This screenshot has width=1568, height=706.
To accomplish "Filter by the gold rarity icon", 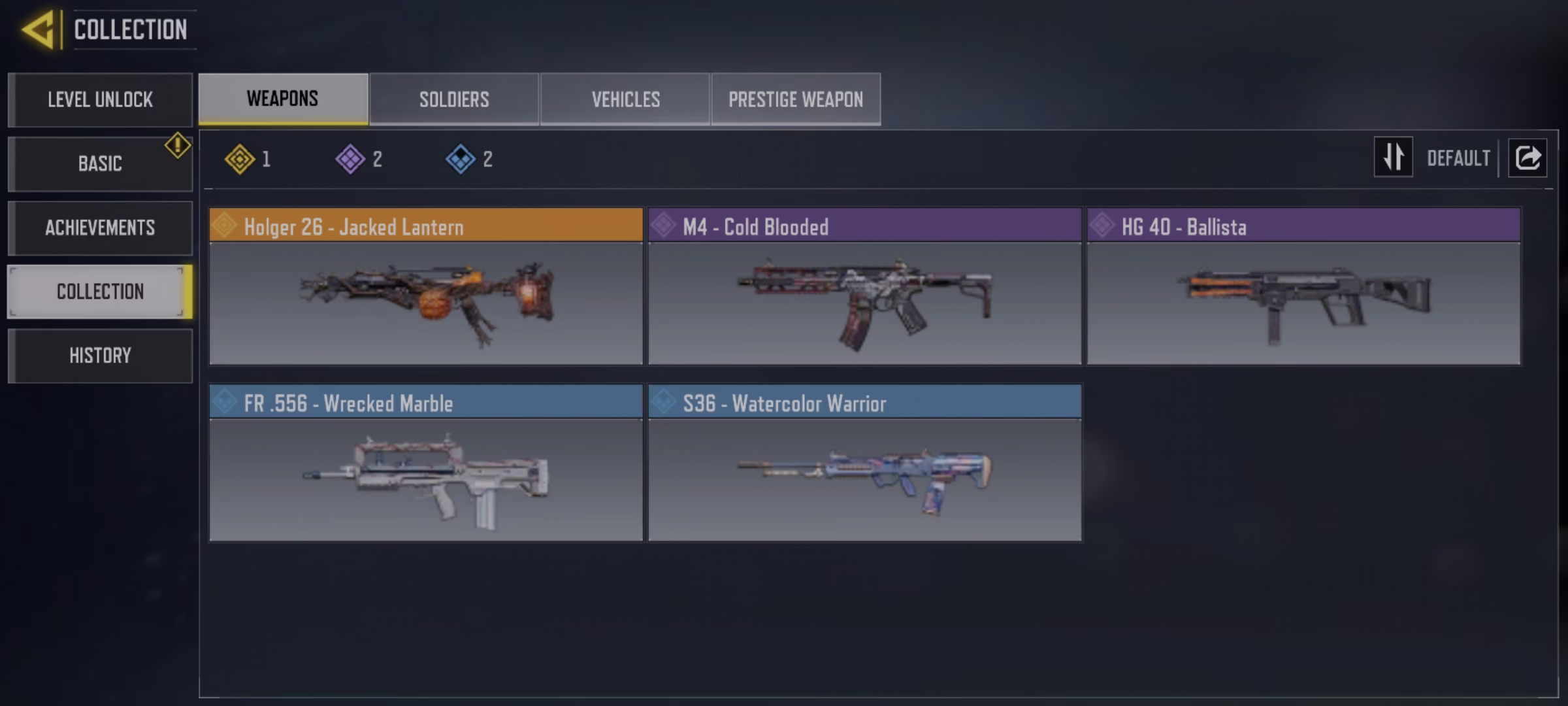I will click(240, 159).
